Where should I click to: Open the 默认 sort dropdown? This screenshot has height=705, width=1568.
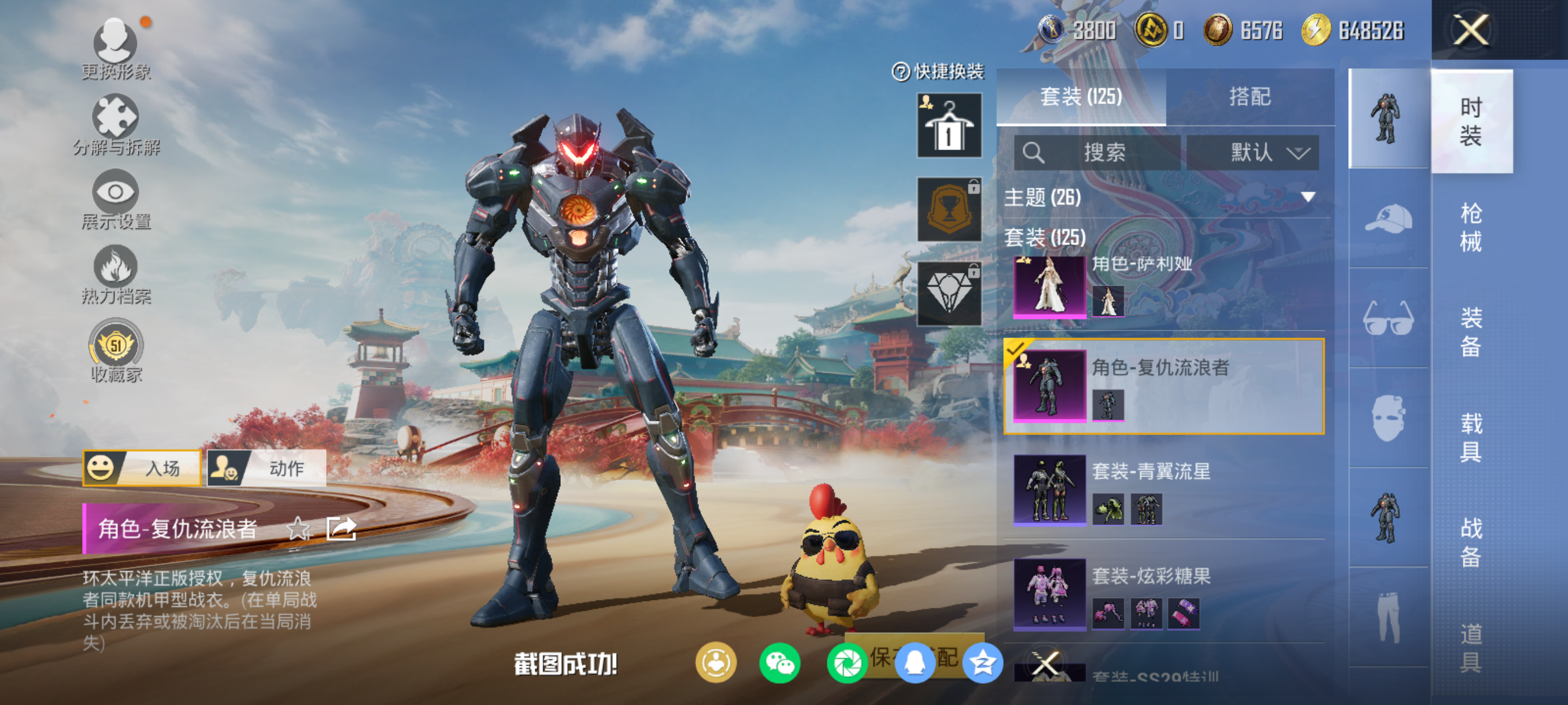(1253, 152)
